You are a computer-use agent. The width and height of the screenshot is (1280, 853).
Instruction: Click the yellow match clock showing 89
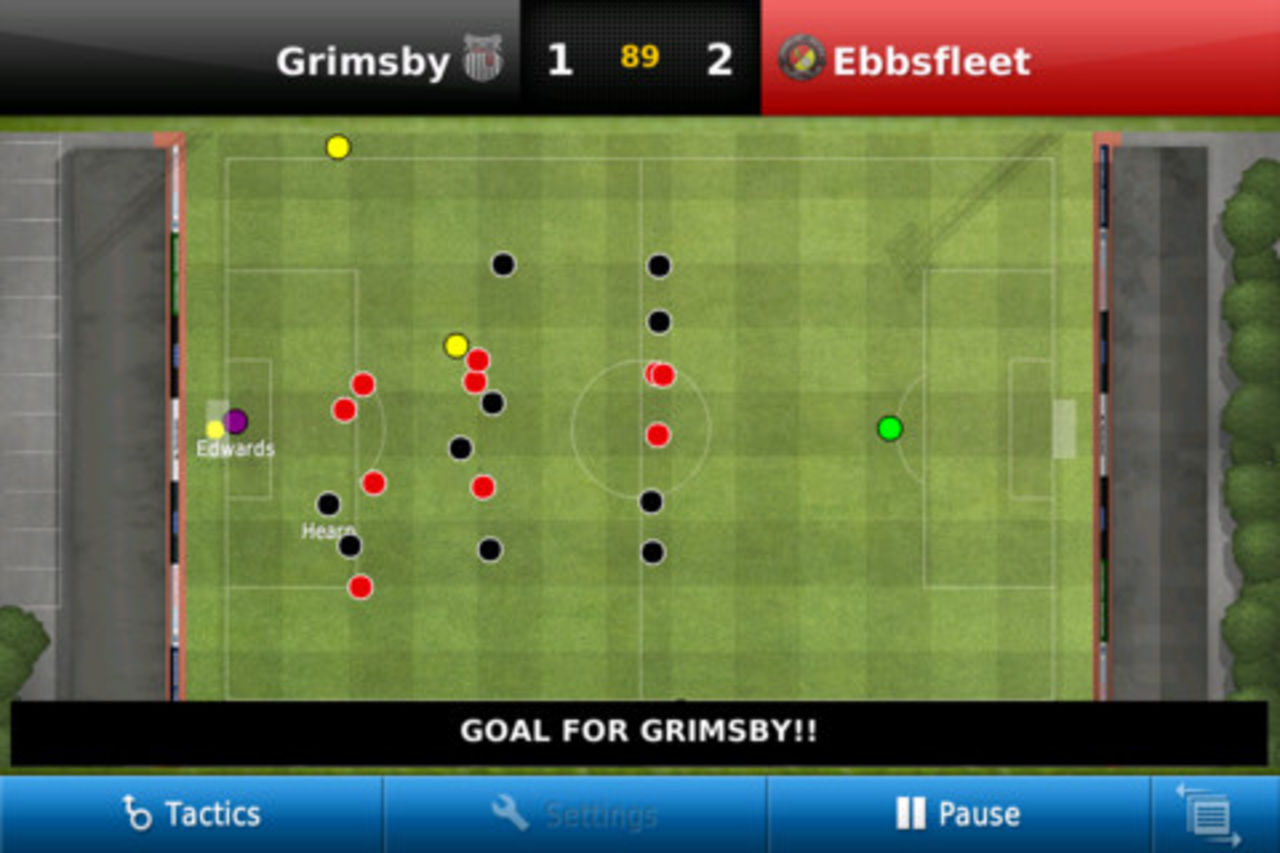coord(640,59)
